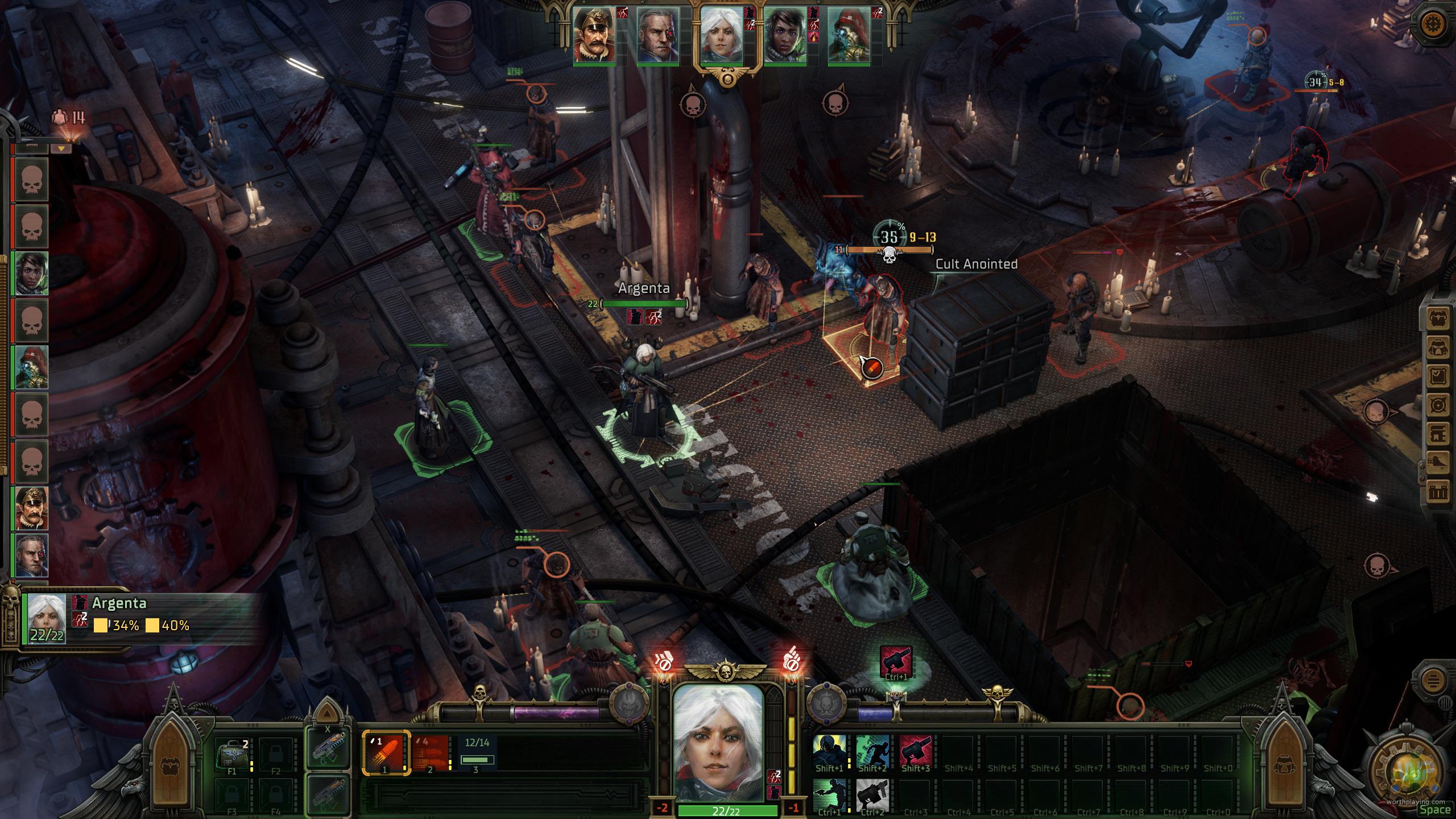The height and width of the screenshot is (819, 1456).
Task: Use the grey heavy gun ability (Ctrl+2)
Action: pyautogui.click(x=872, y=795)
